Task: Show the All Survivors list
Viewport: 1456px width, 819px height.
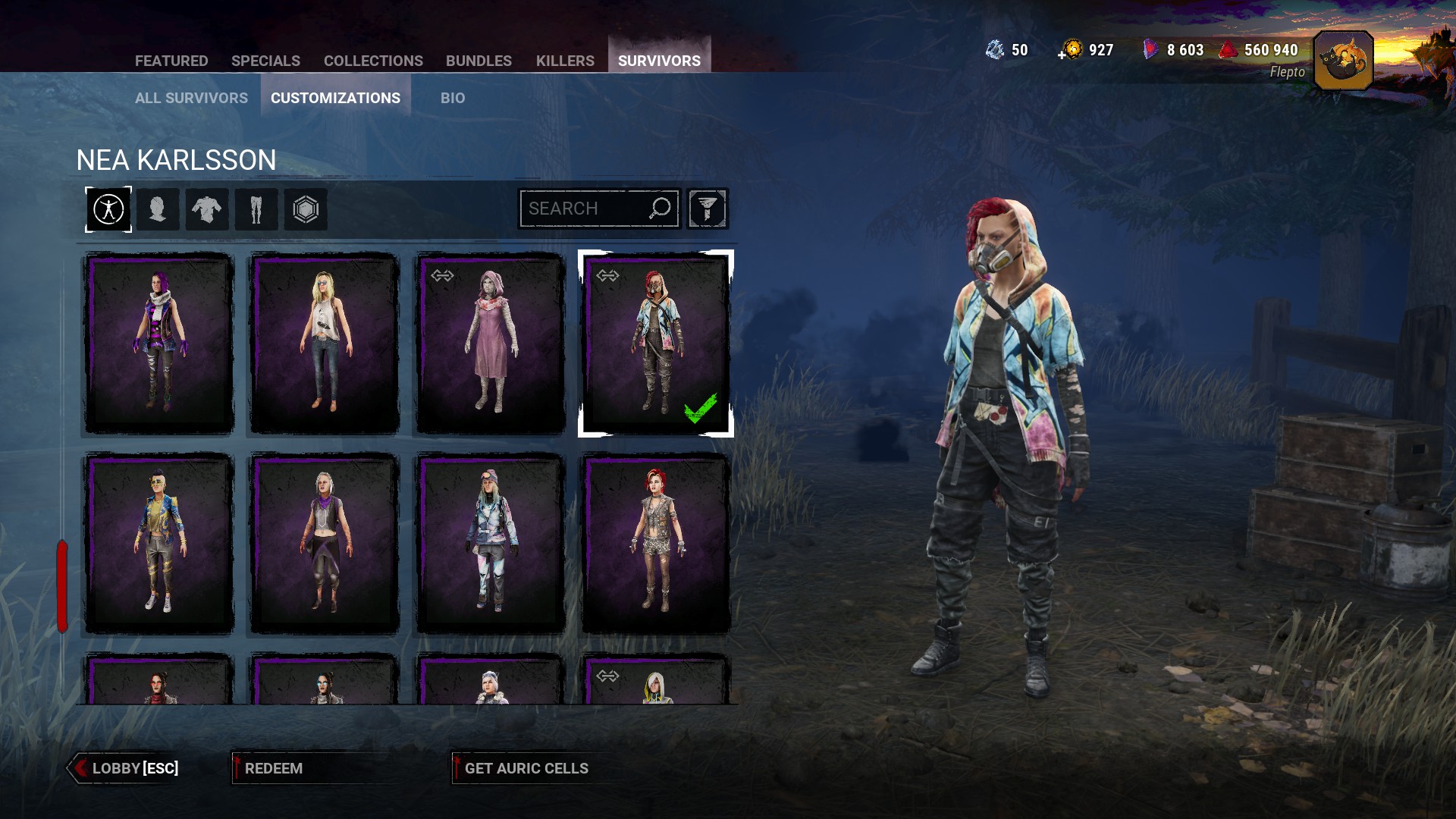Action: pyautogui.click(x=191, y=98)
